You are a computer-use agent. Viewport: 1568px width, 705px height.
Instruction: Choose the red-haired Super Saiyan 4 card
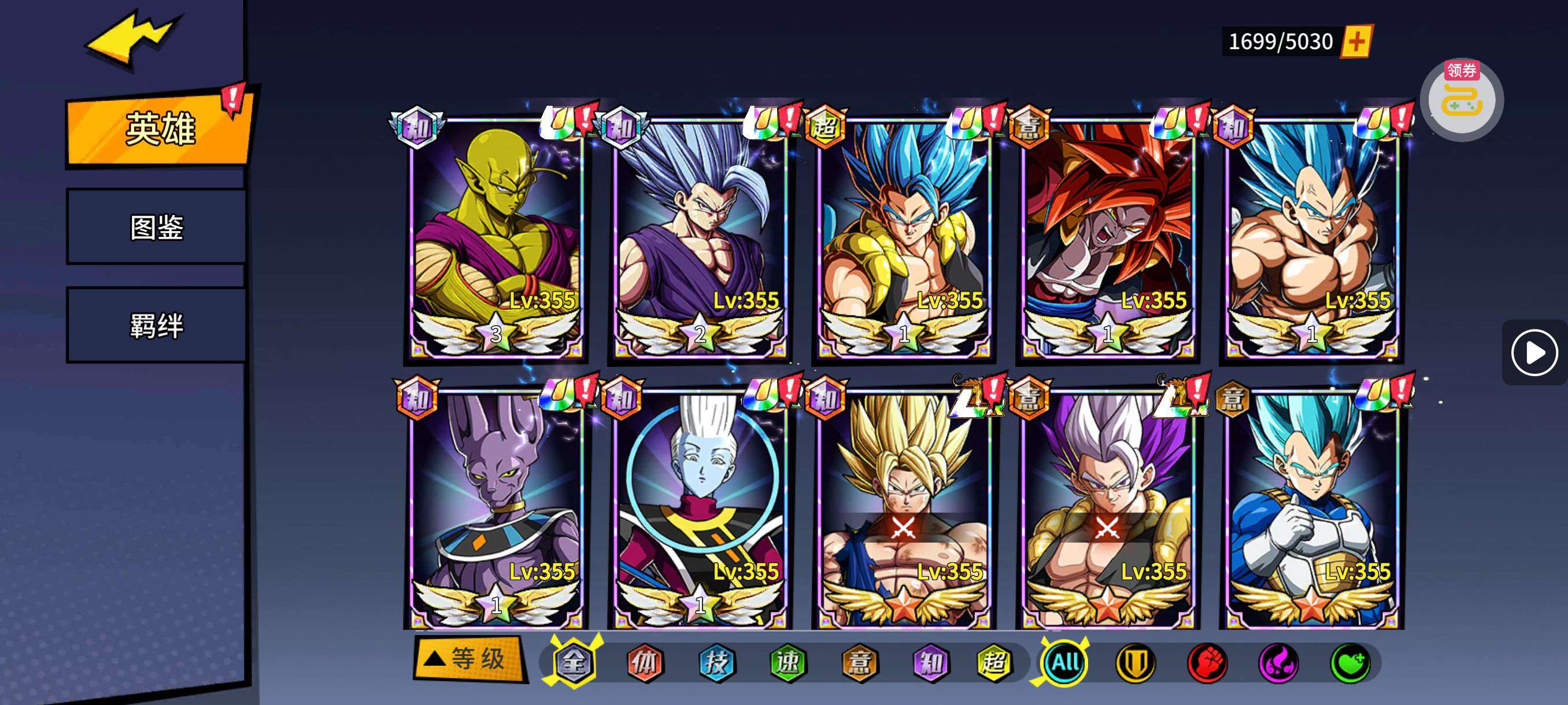[1108, 238]
